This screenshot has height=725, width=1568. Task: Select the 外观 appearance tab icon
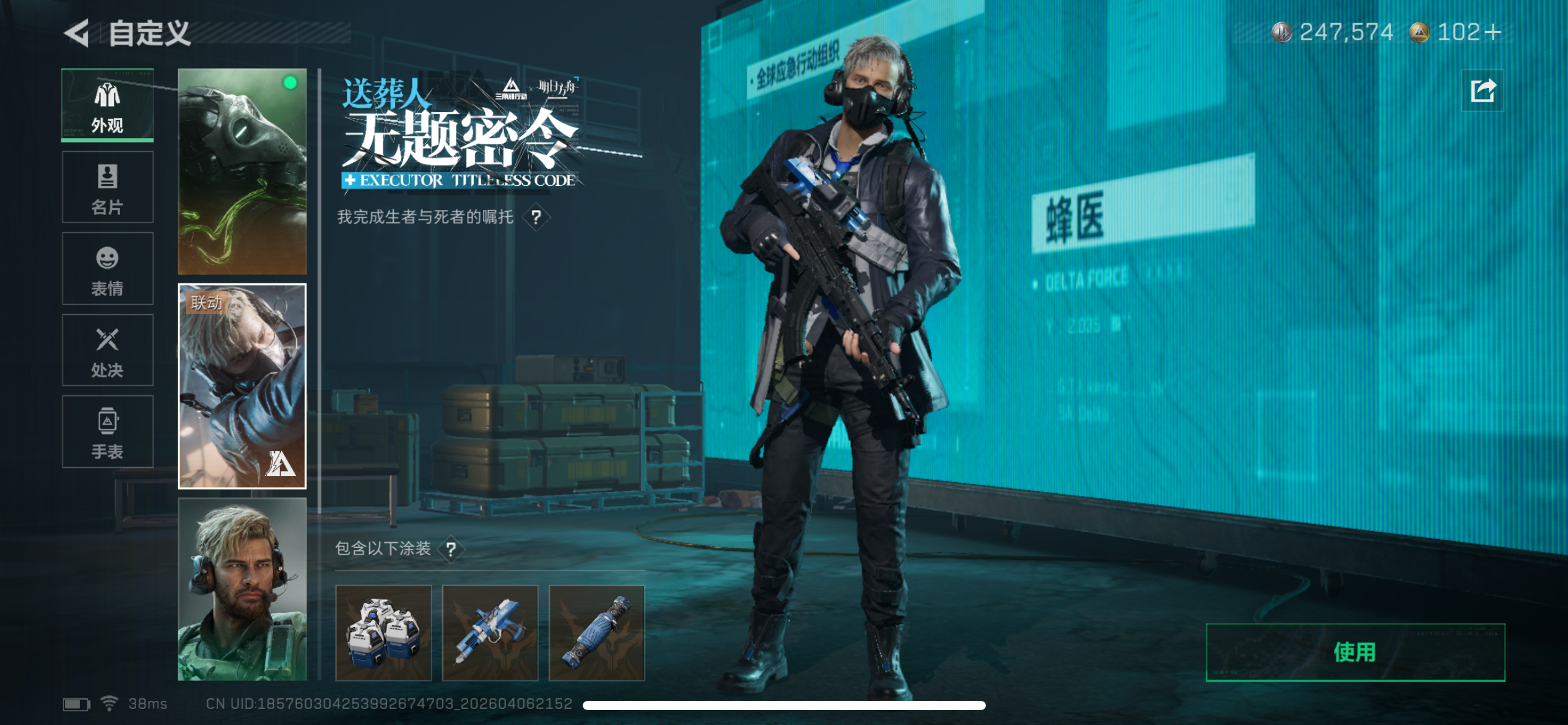coord(107,104)
